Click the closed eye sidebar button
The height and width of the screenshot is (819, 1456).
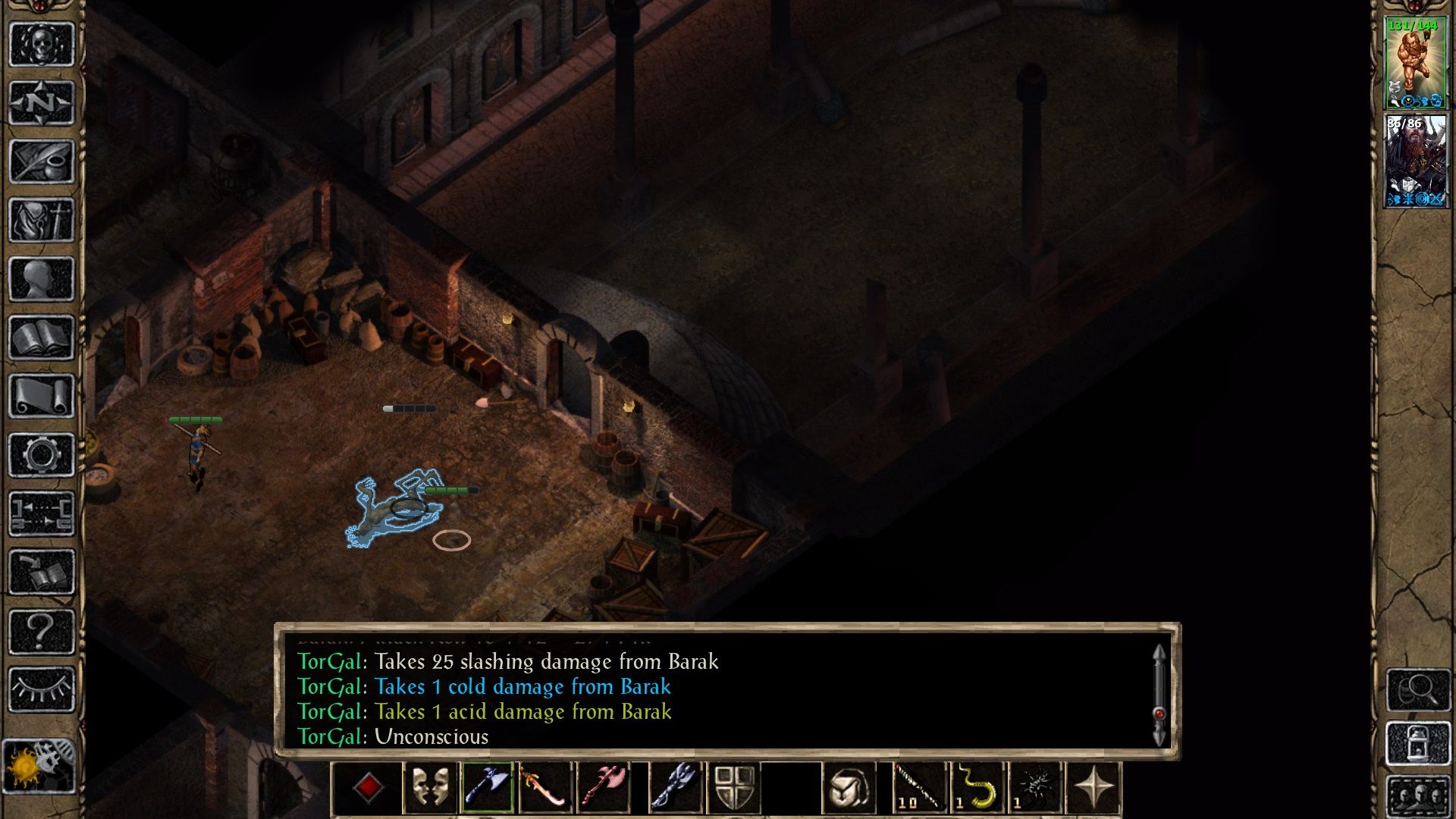coord(41,689)
